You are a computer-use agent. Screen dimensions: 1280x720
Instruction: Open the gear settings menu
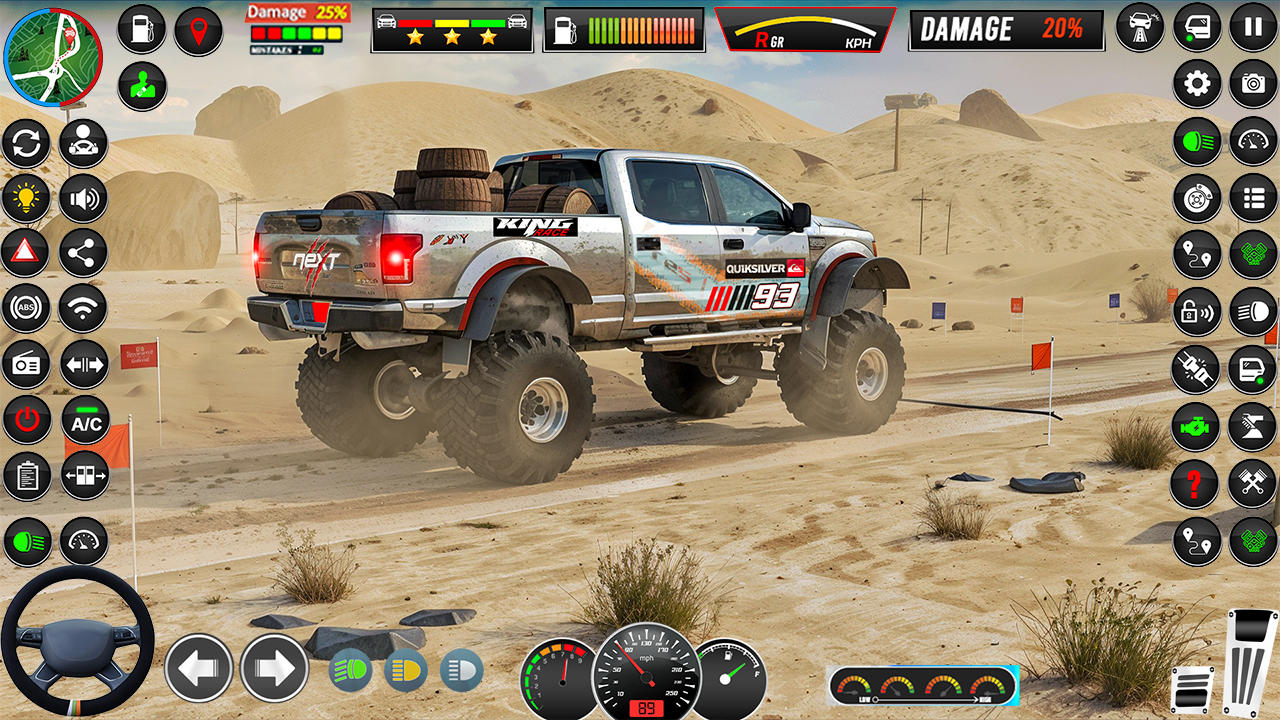click(x=1196, y=84)
